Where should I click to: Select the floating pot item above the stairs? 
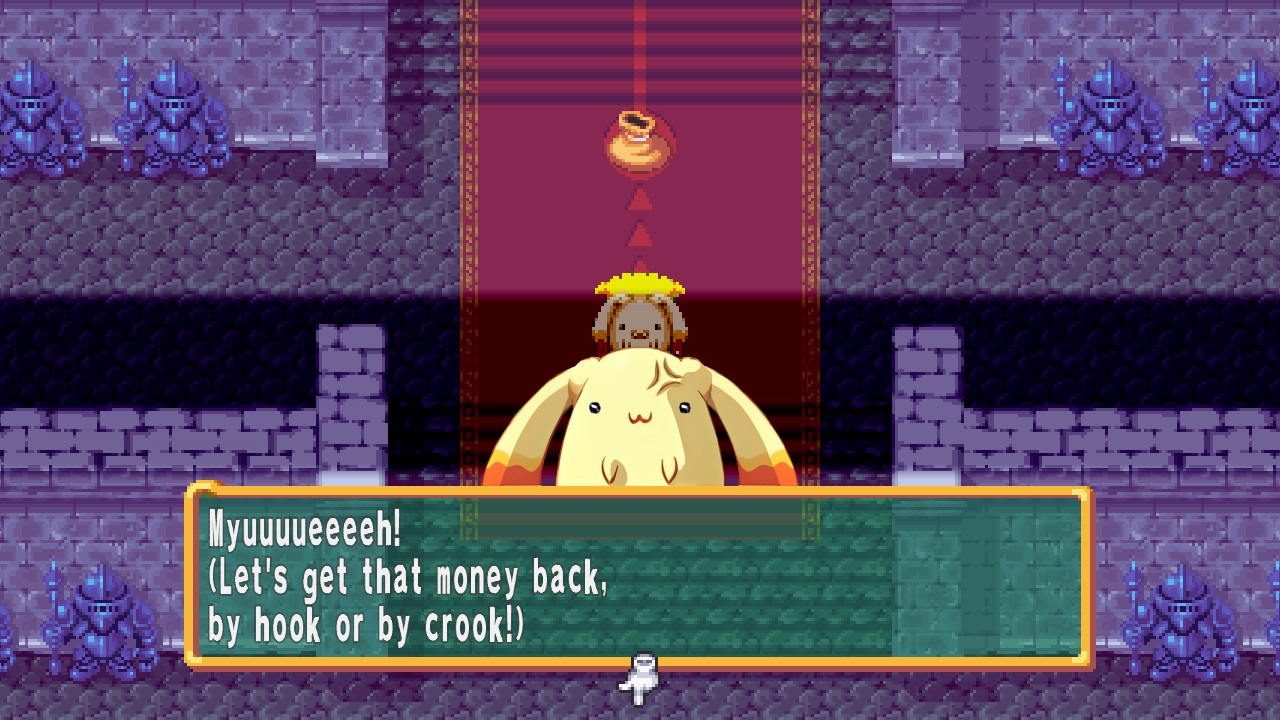[x=640, y=140]
